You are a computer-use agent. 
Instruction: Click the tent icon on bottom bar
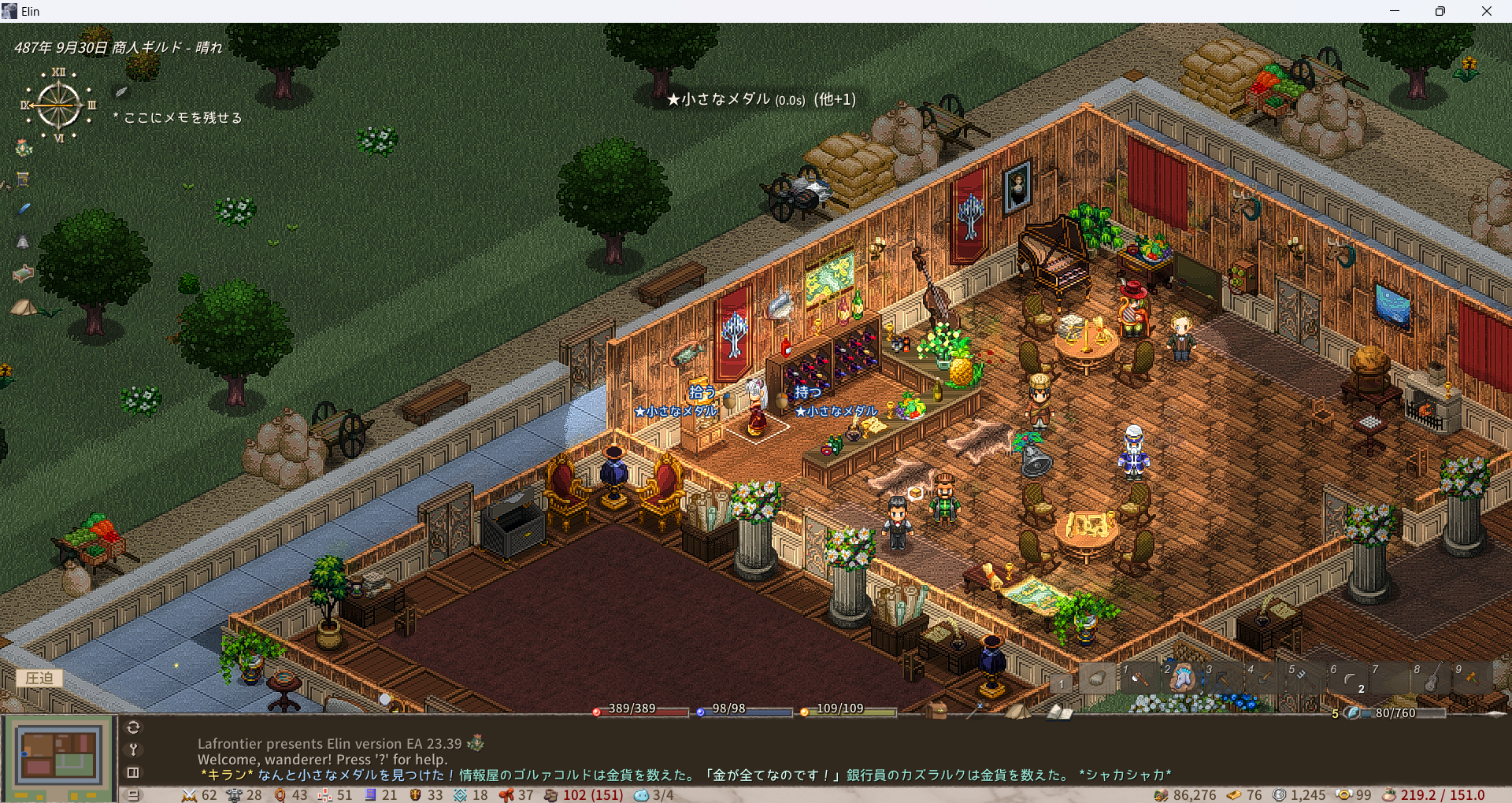(1017, 711)
